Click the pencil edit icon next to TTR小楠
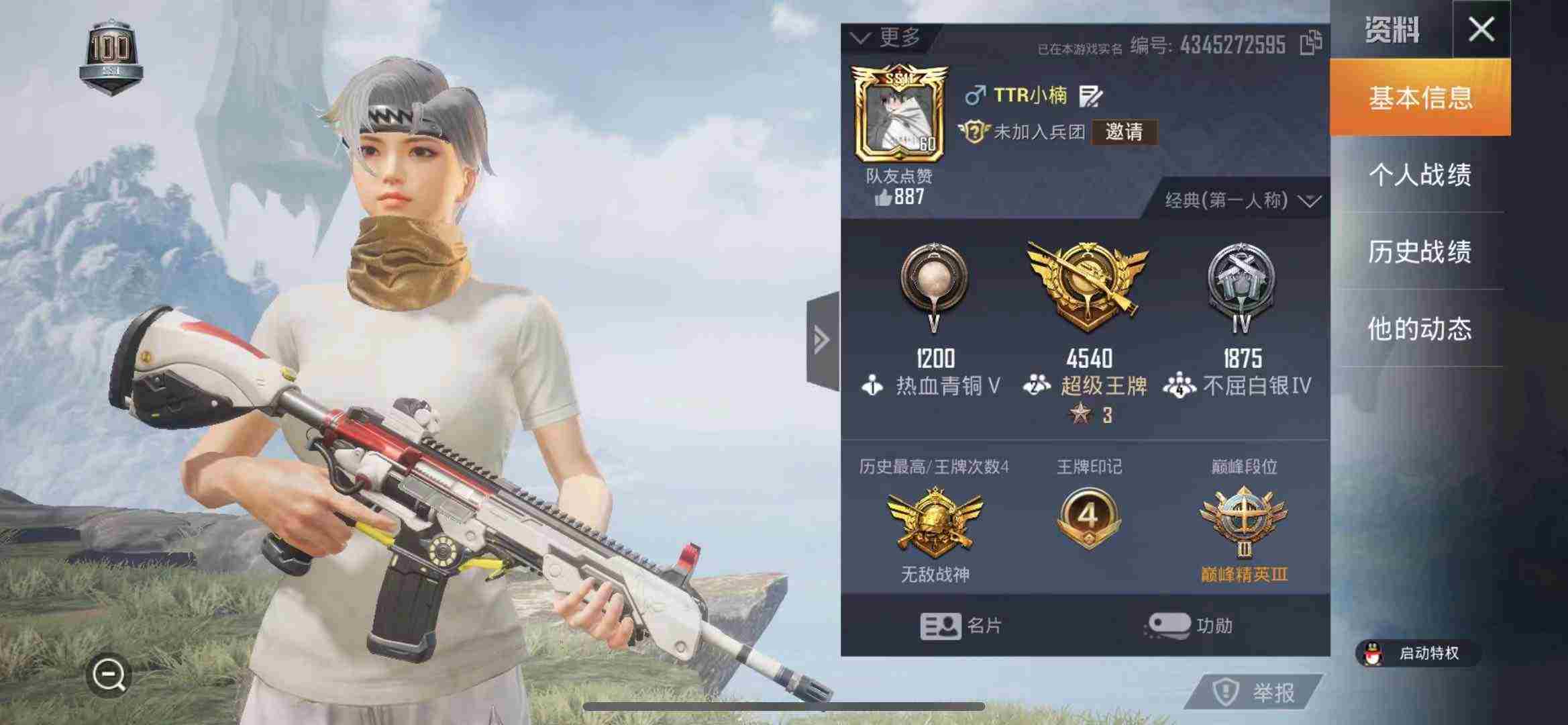The width and height of the screenshot is (1568, 725). coord(1090,97)
